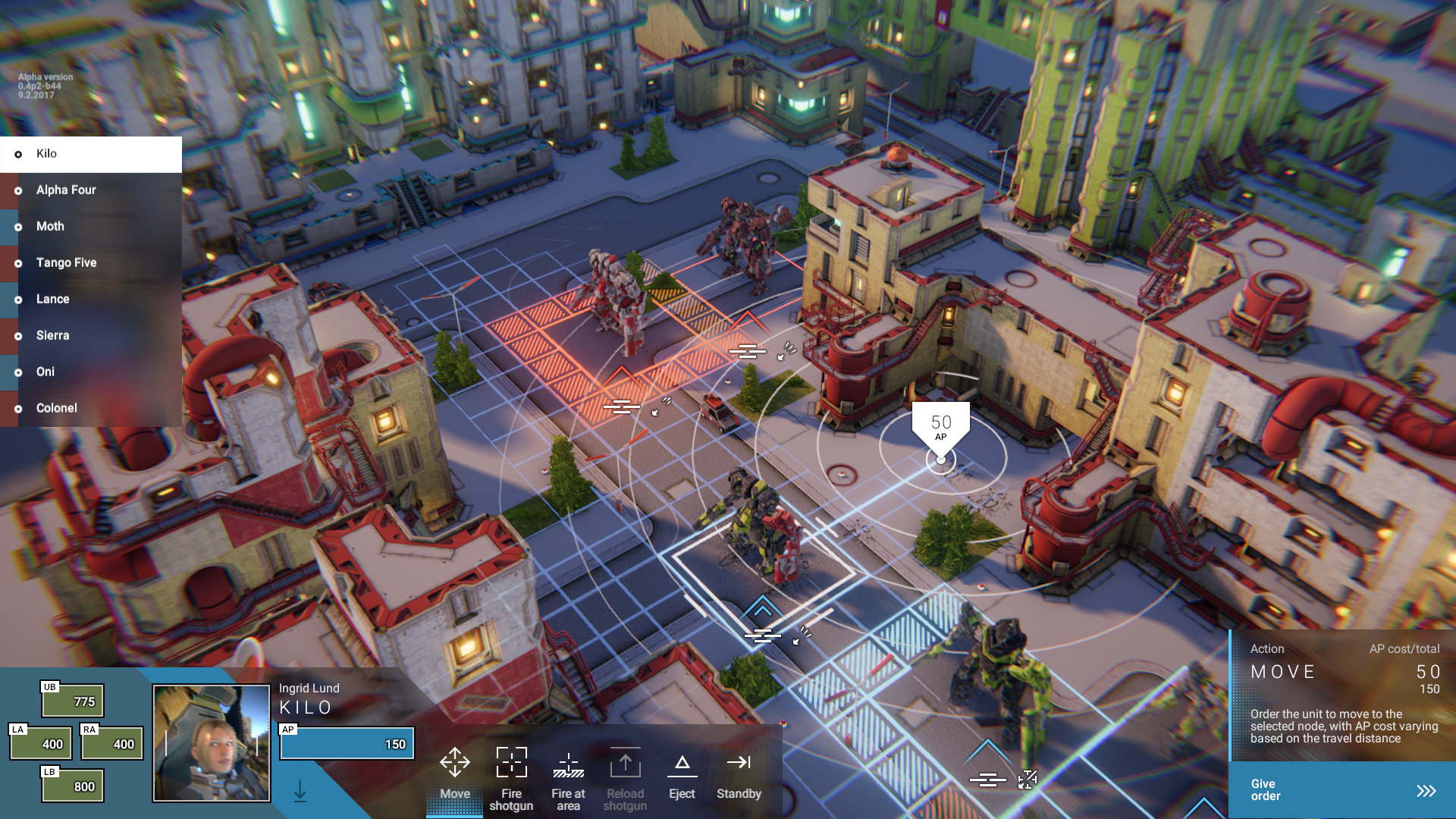Image resolution: width=1456 pixels, height=819 pixels.
Task: Pick Lance in the unit list
Action: click(x=91, y=300)
